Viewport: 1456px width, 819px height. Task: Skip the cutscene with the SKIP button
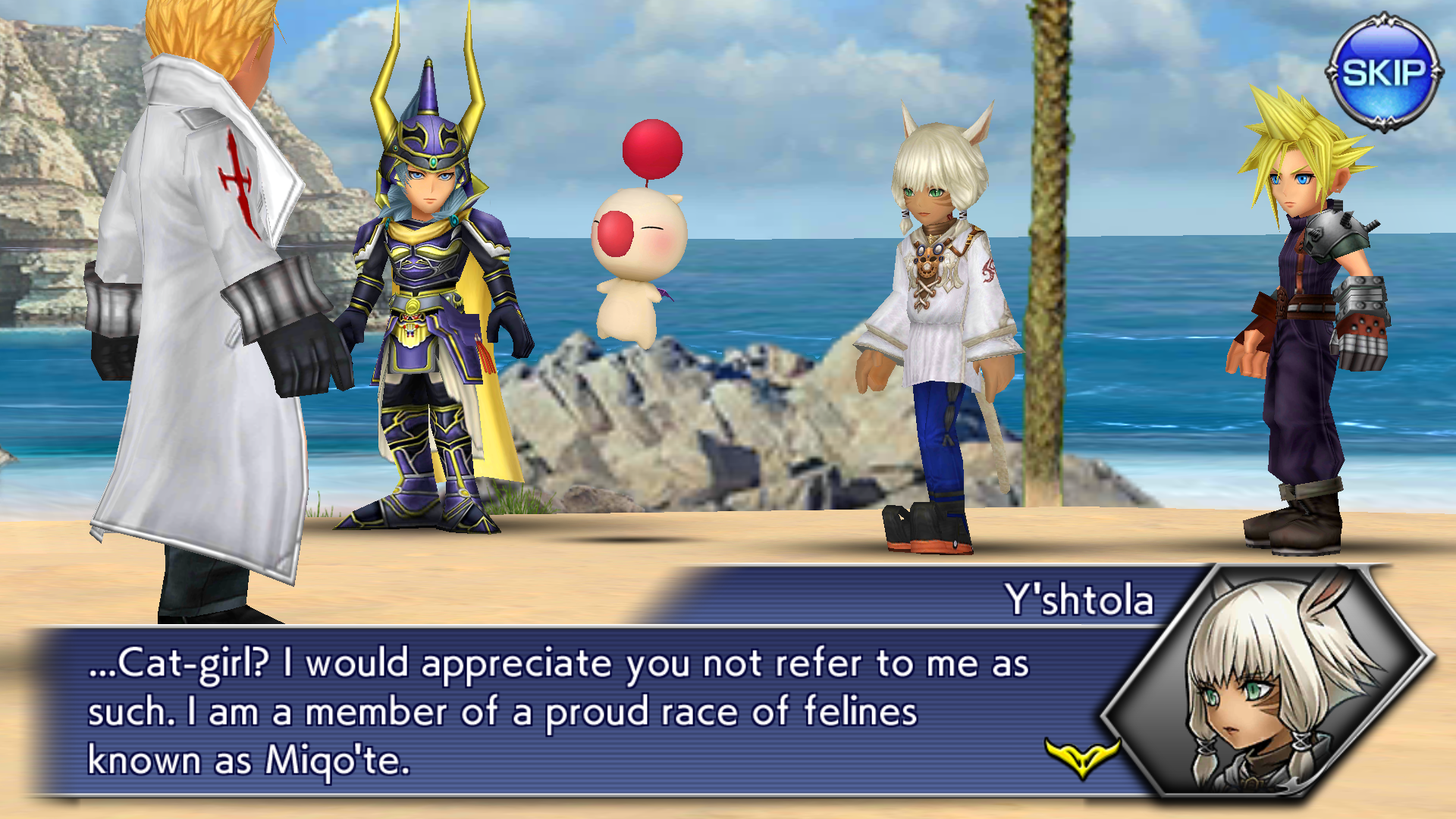click(1383, 73)
